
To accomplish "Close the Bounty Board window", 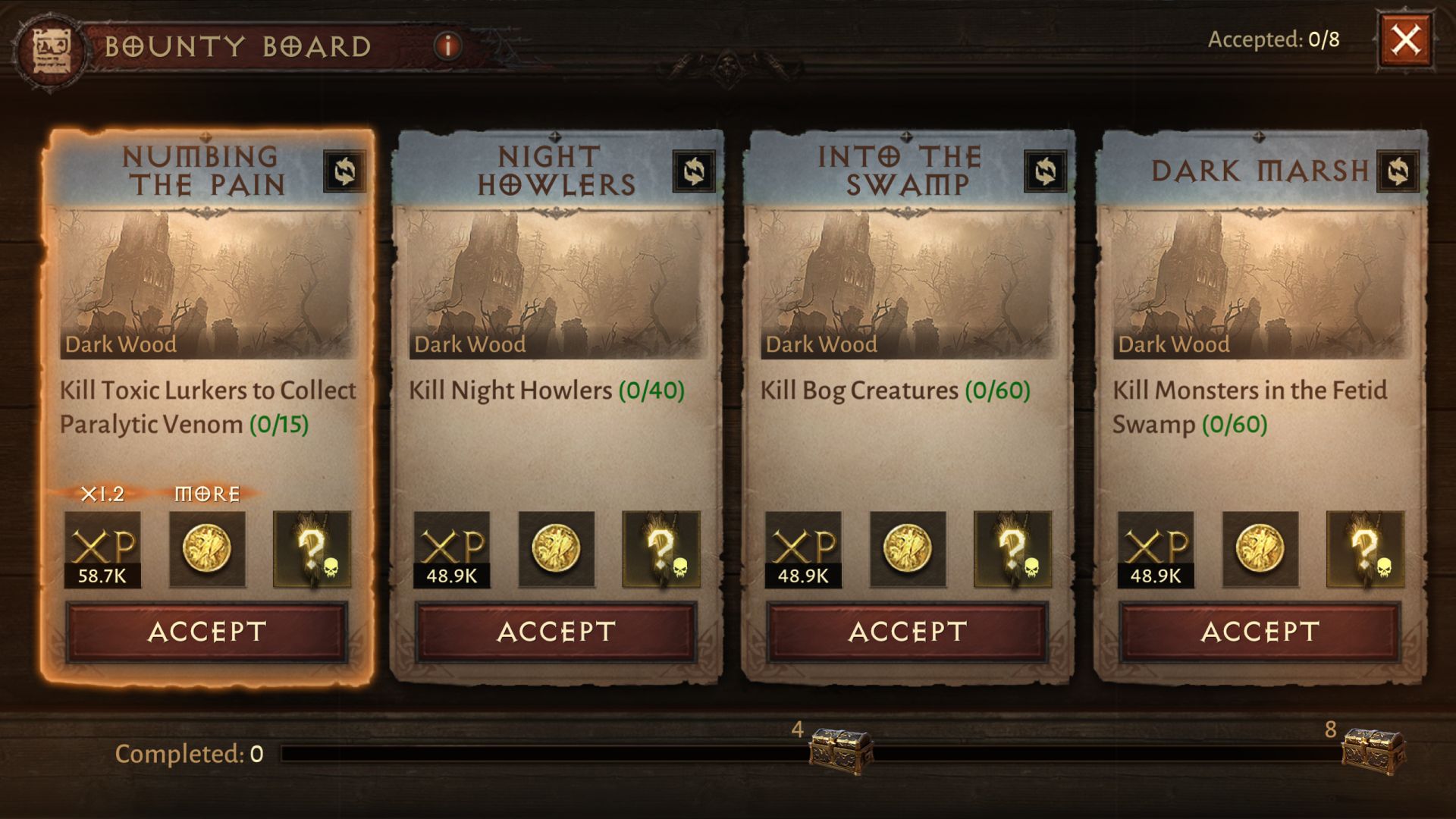I will (x=1404, y=39).
